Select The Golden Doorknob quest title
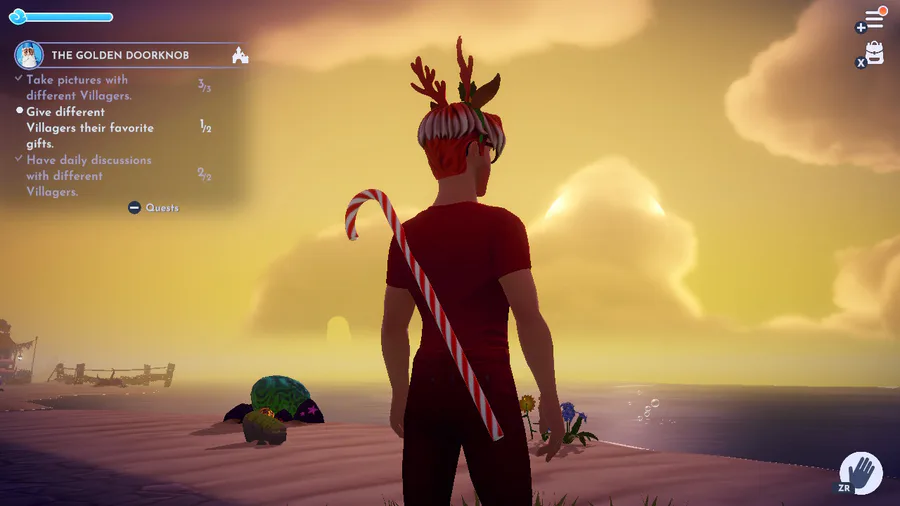The width and height of the screenshot is (900, 506). click(x=120, y=55)
